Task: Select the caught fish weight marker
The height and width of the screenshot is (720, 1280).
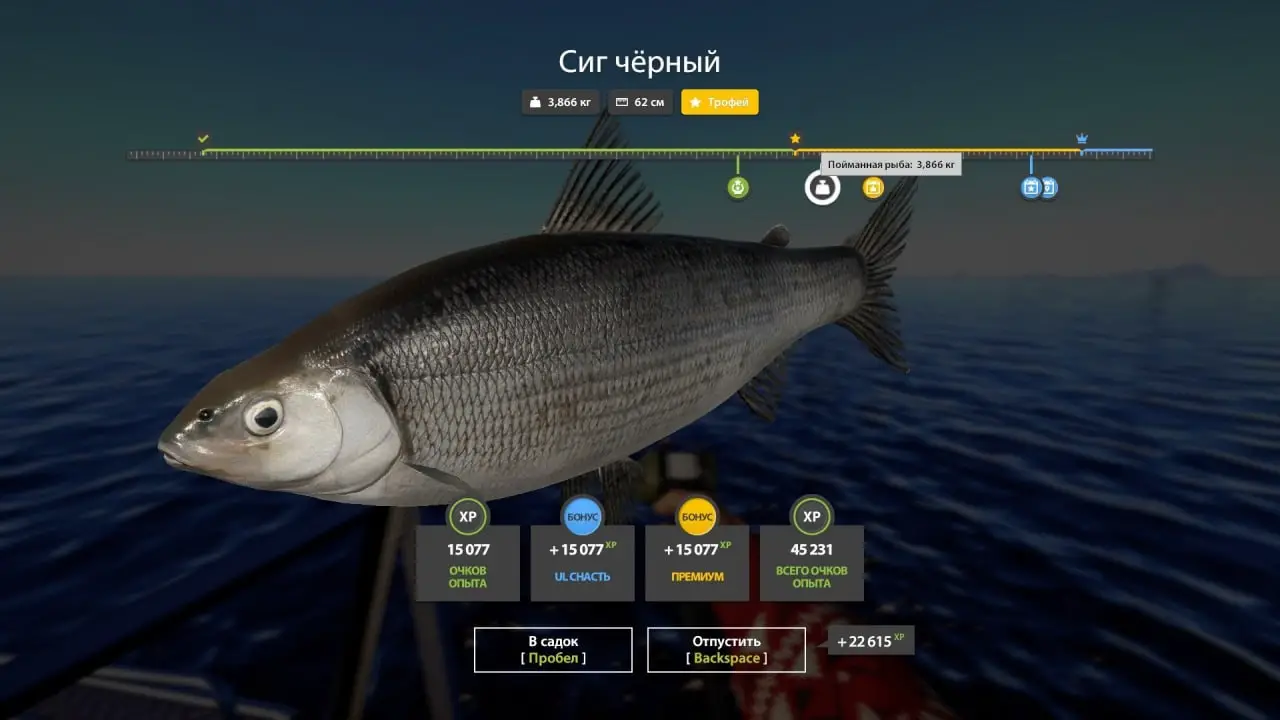Action: (x=822, y=187)
